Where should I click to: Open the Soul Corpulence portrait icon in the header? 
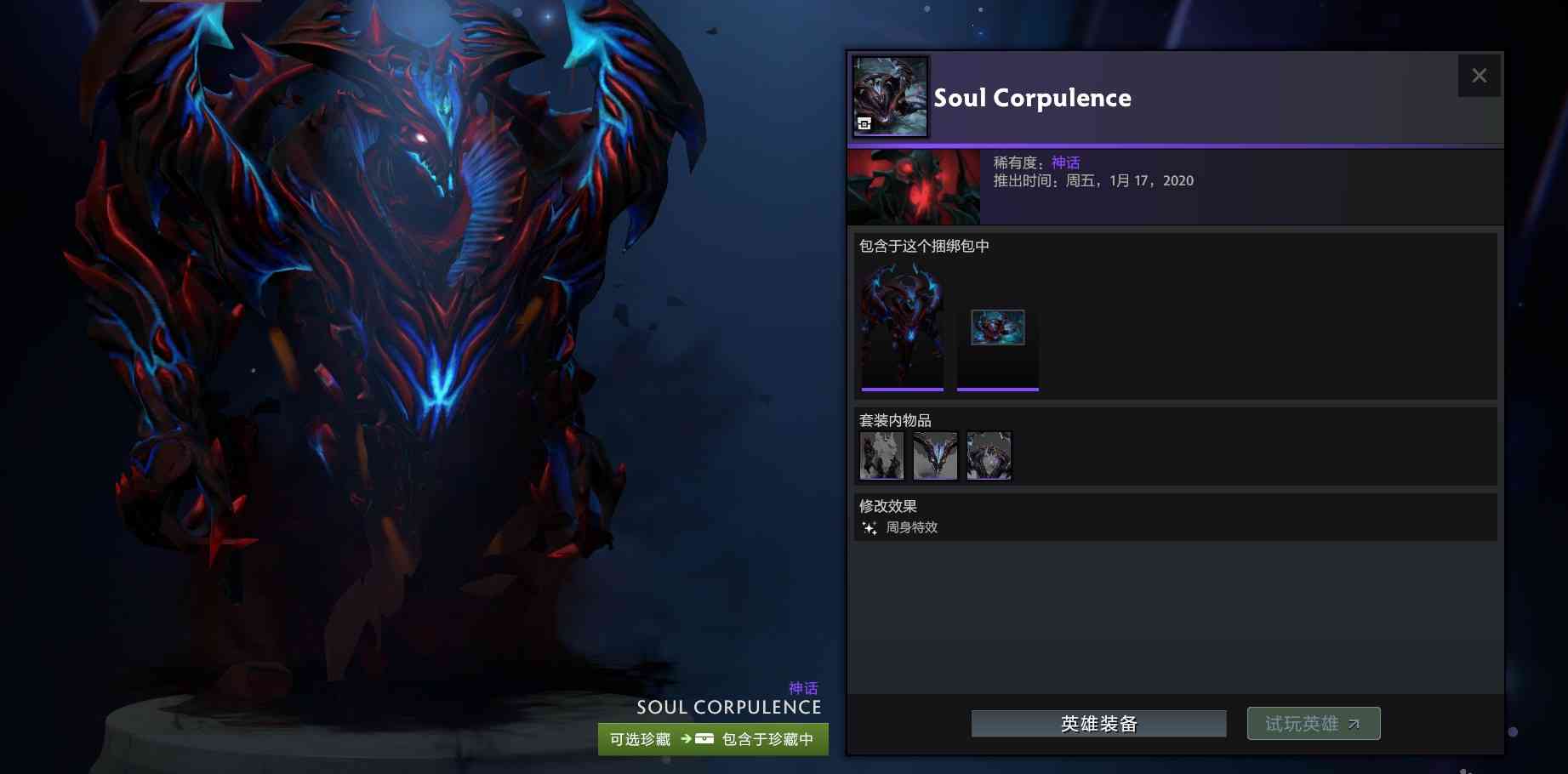[889, 94]
